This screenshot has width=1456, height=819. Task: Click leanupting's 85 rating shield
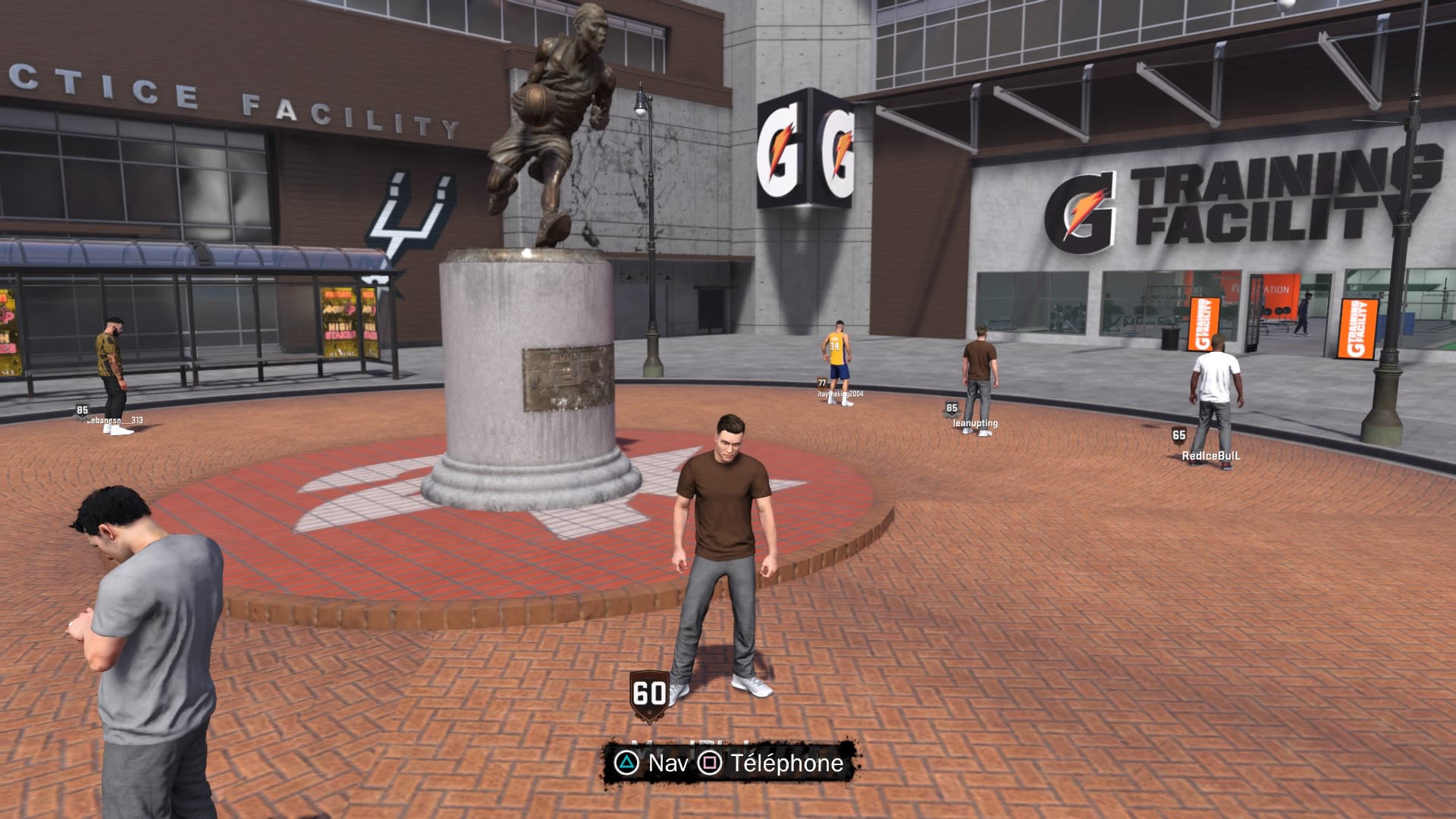(950, 408)
